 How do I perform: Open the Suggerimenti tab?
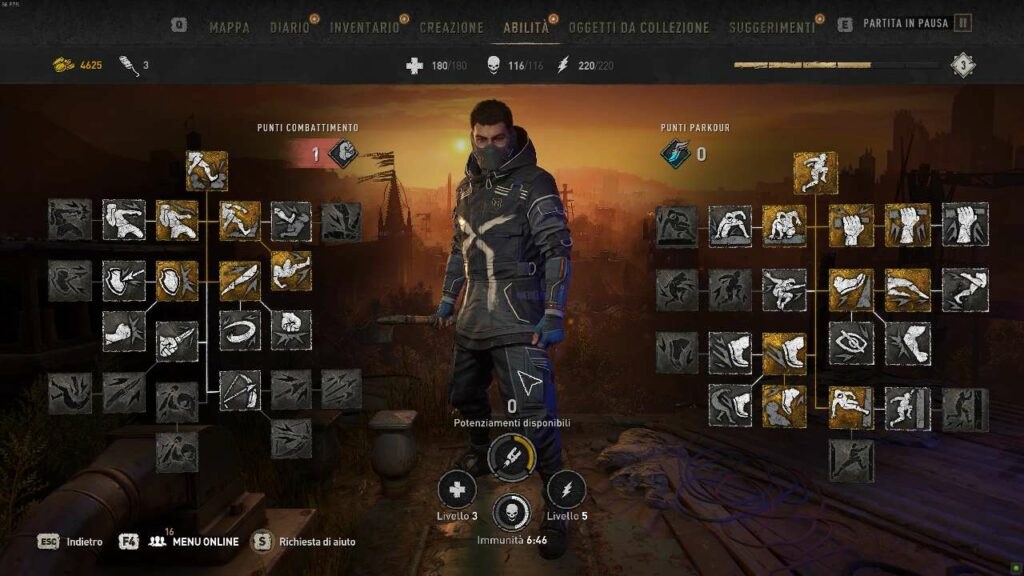pyautogui.click(x=771, y=28)
